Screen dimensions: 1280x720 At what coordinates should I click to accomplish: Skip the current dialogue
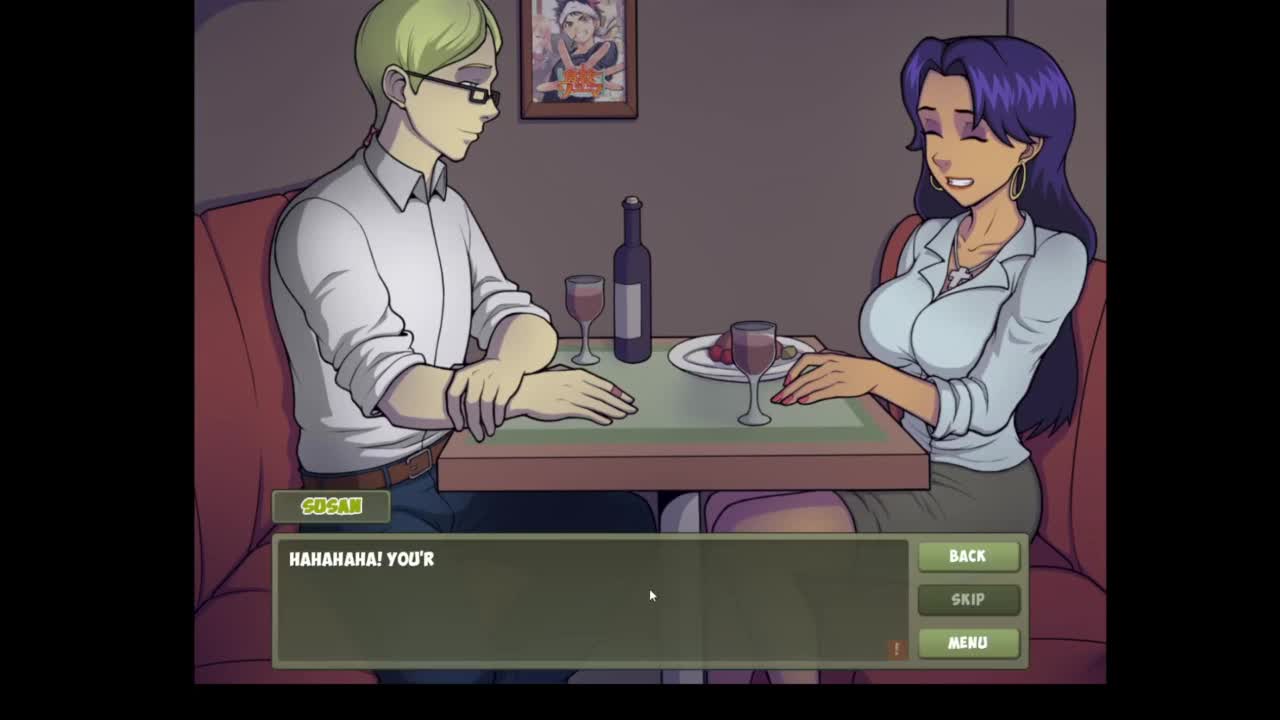967,599
